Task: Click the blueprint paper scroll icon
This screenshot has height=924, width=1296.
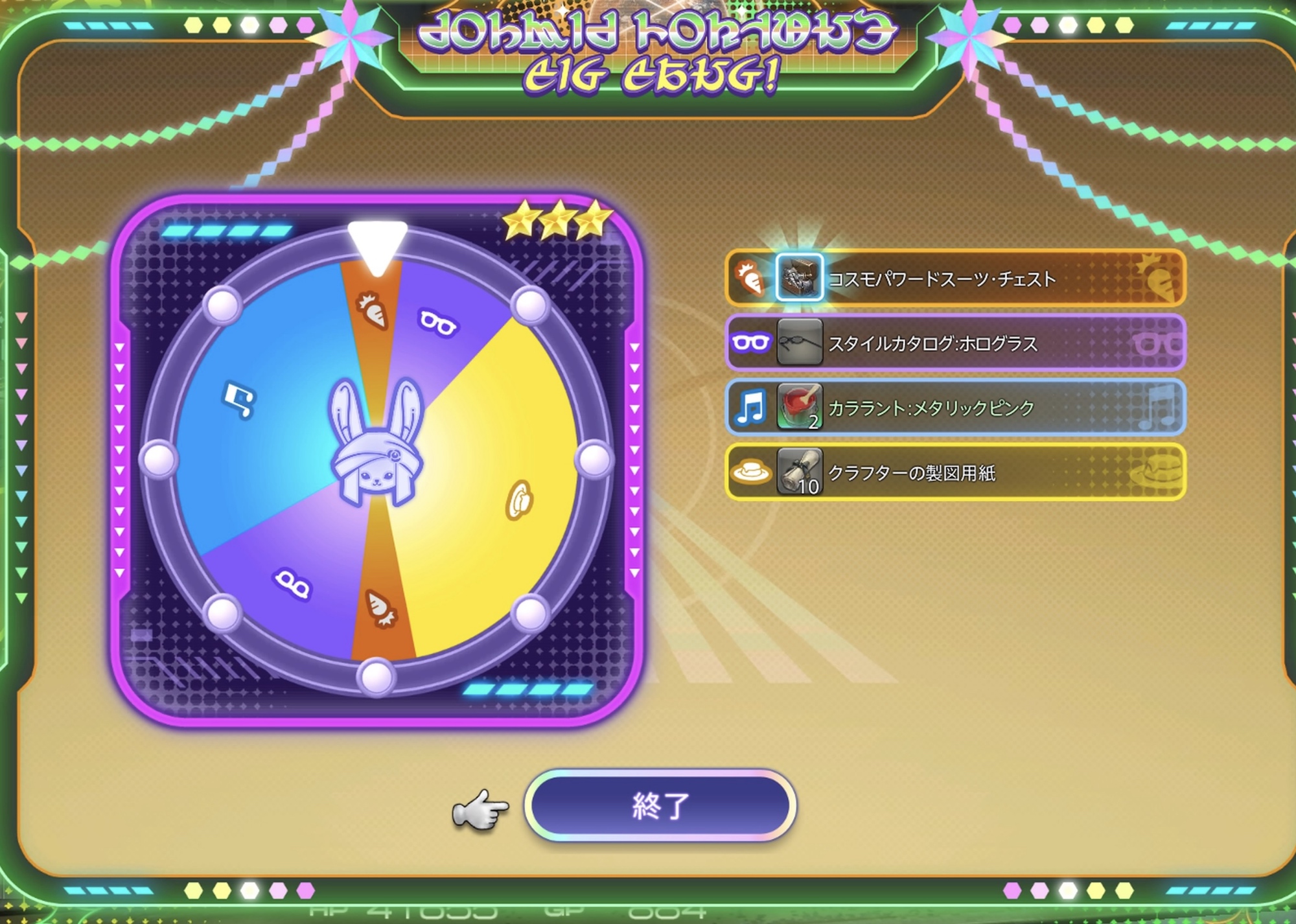Action: click(x=800, y=472)
